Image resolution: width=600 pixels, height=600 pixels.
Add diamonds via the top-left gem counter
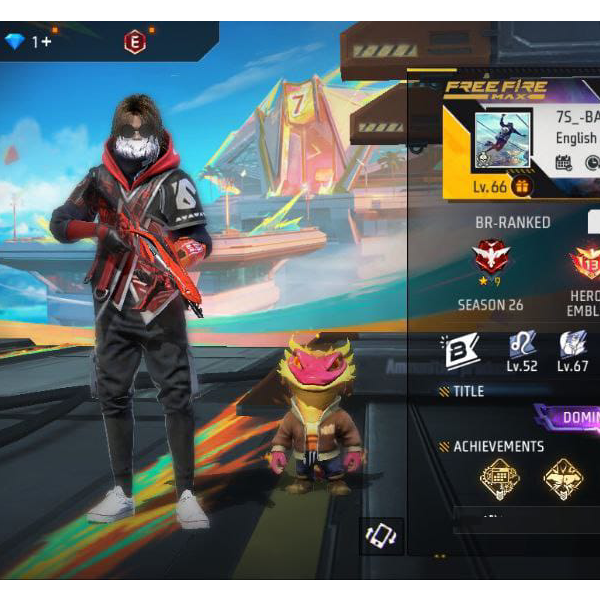pos(28,42)
